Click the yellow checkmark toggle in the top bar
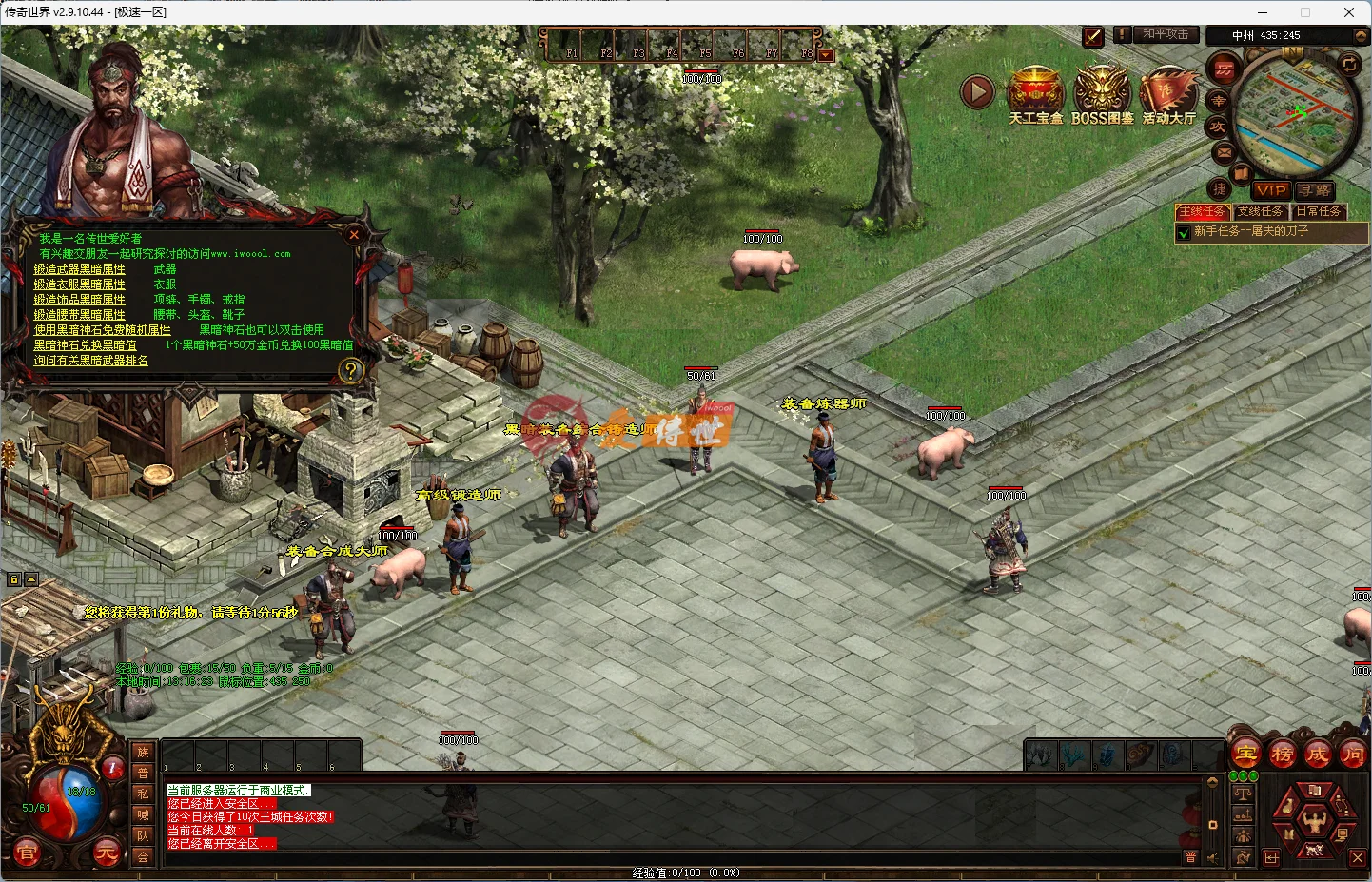This screenshot has height=882, width=1372. tap(1092, 36)
